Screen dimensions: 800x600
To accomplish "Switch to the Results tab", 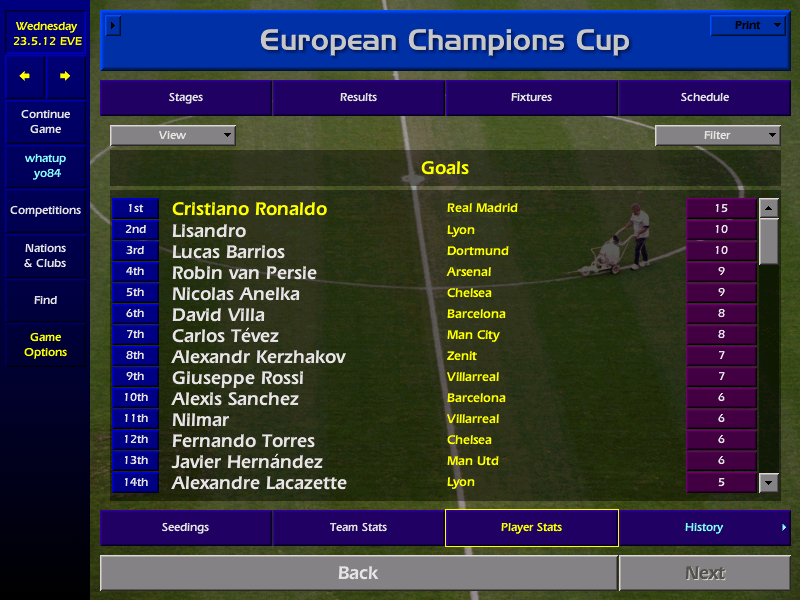I will pos(358,98).
